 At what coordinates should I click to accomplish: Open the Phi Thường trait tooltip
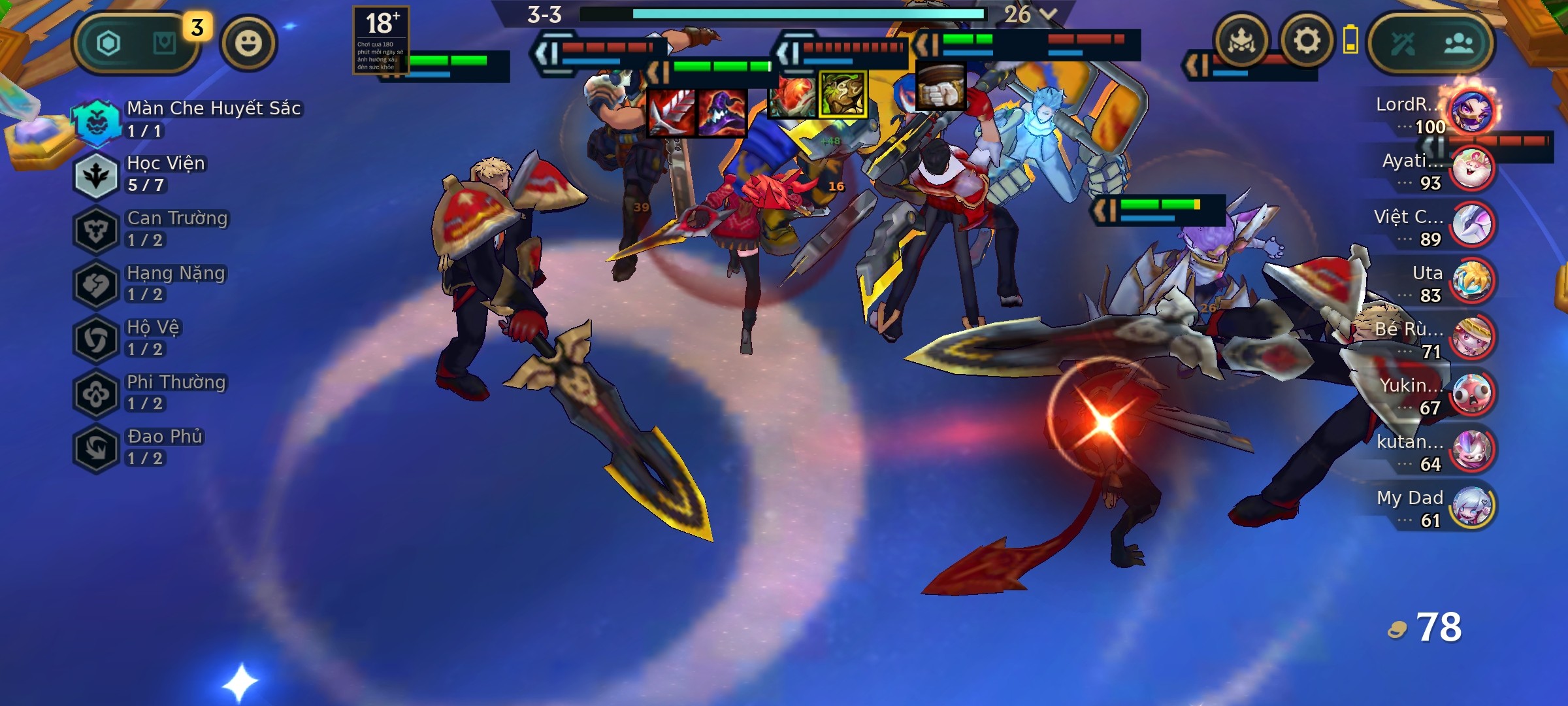[x=97, y=394]
